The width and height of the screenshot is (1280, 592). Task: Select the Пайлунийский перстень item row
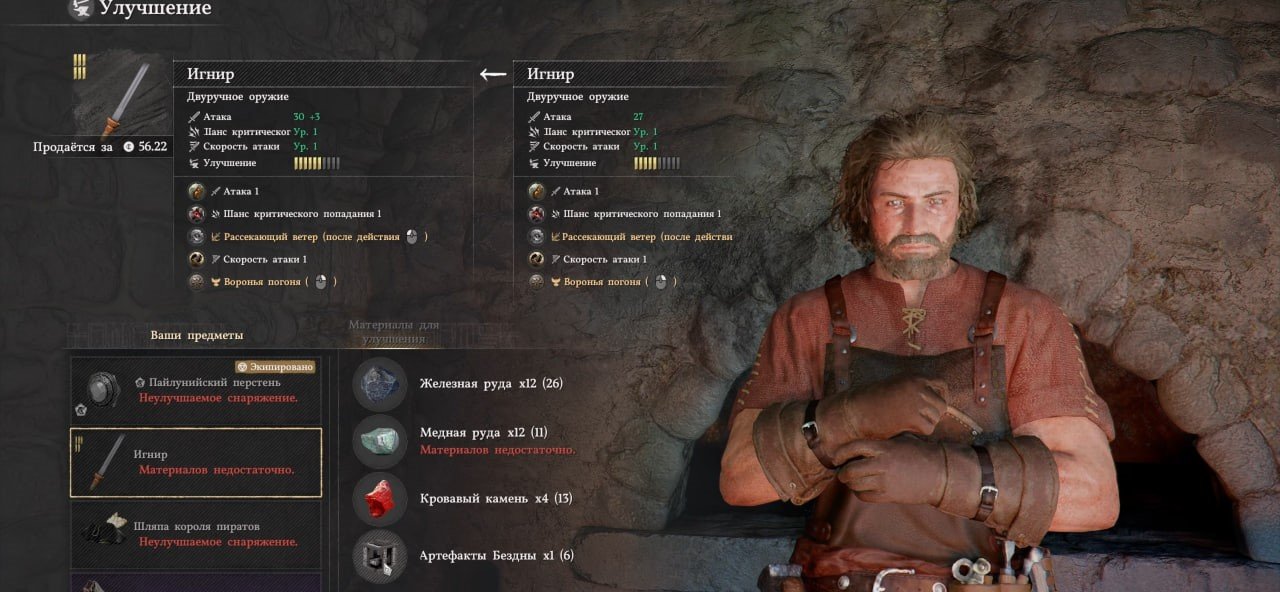[196, 390]
